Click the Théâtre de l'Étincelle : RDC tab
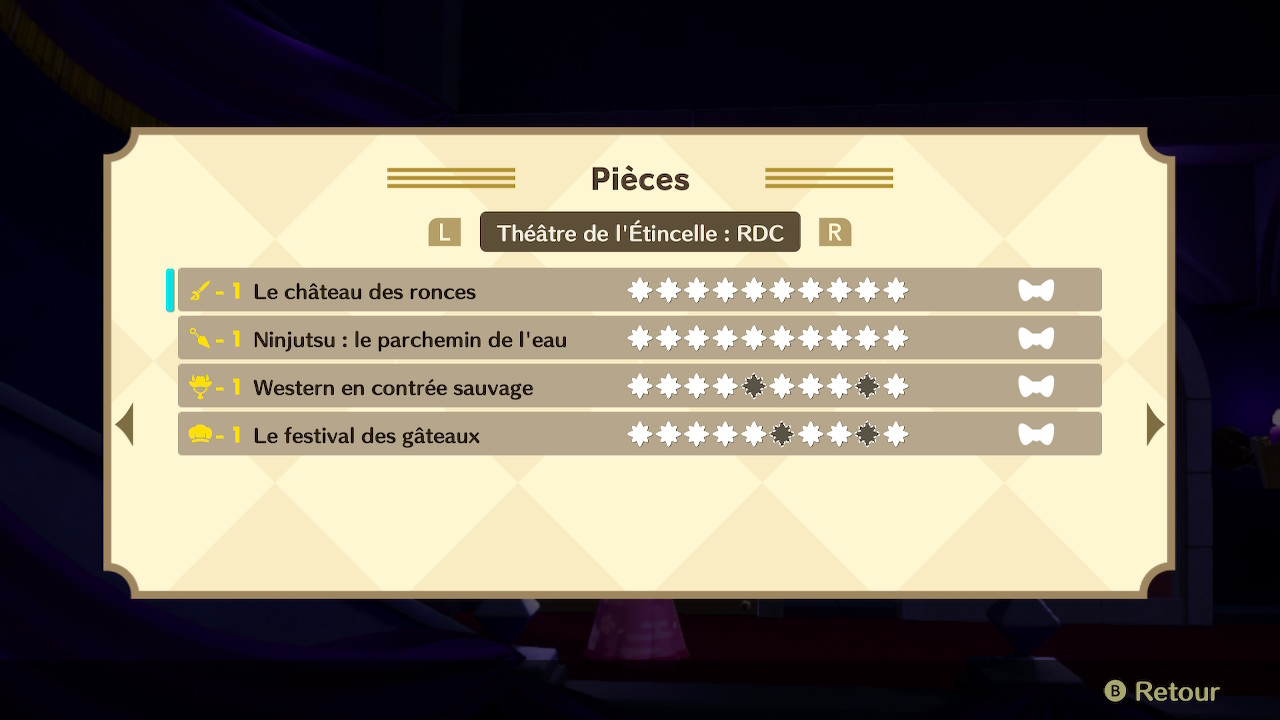 click(640, 233)
